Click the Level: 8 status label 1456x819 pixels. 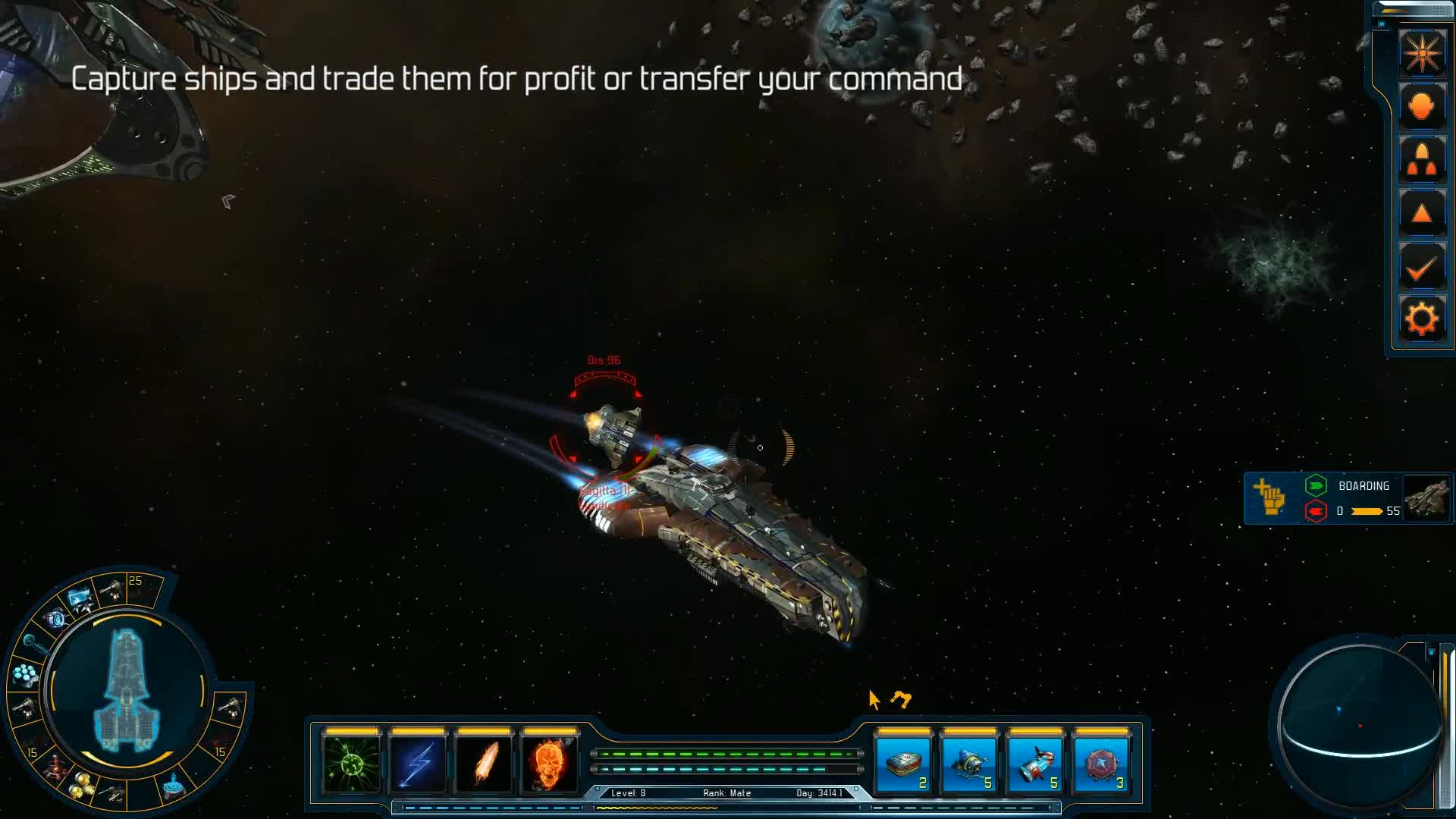(x=629, y=792)
